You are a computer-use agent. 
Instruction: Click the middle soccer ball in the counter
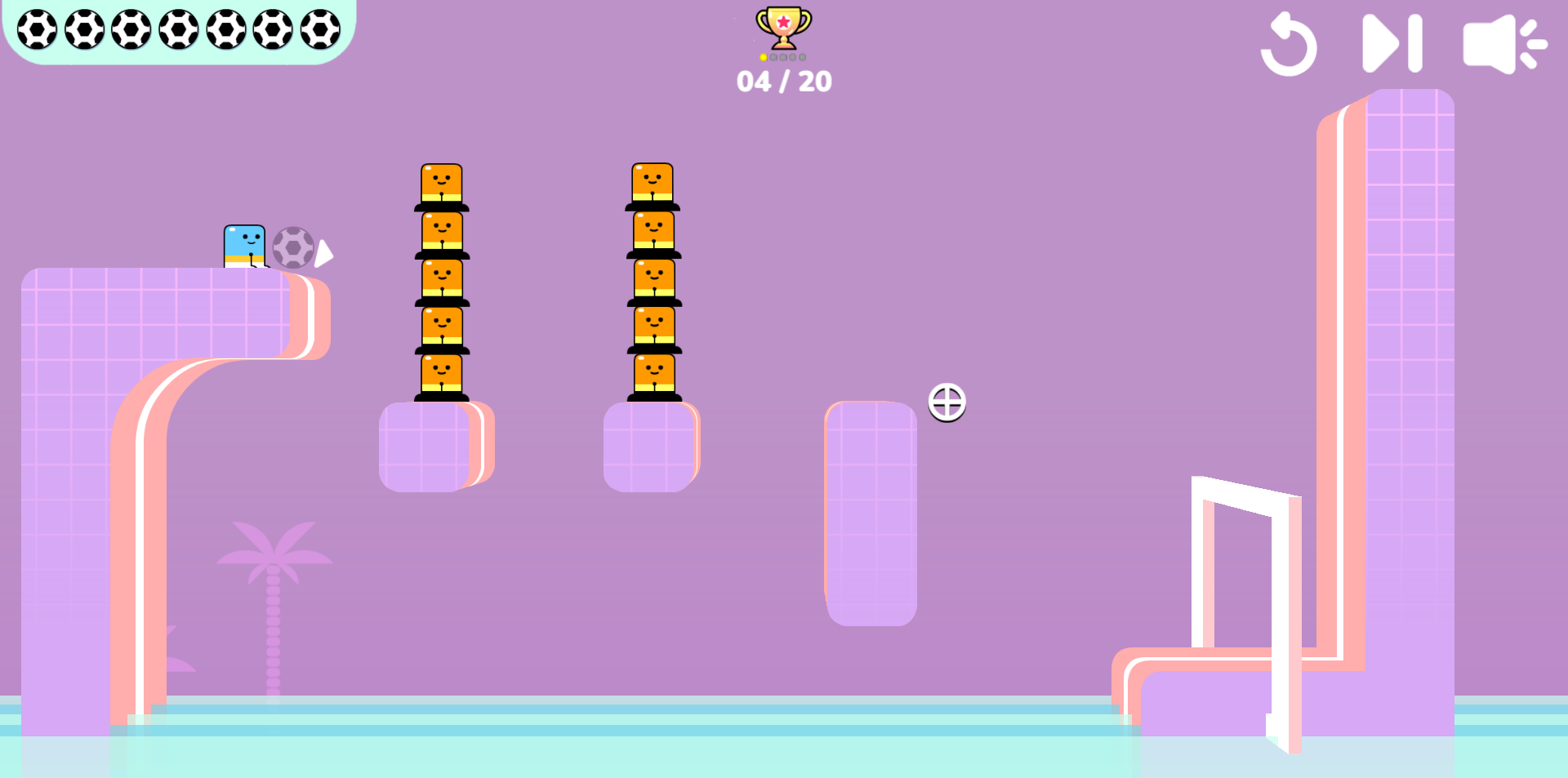179,29
